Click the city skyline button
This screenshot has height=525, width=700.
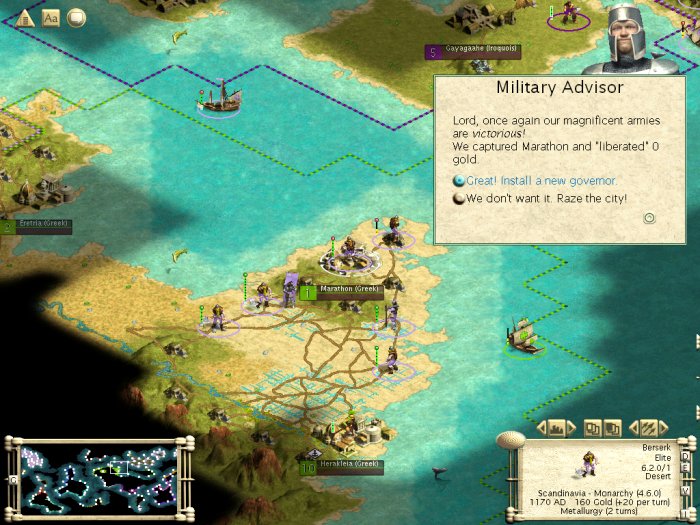point(558,428)
